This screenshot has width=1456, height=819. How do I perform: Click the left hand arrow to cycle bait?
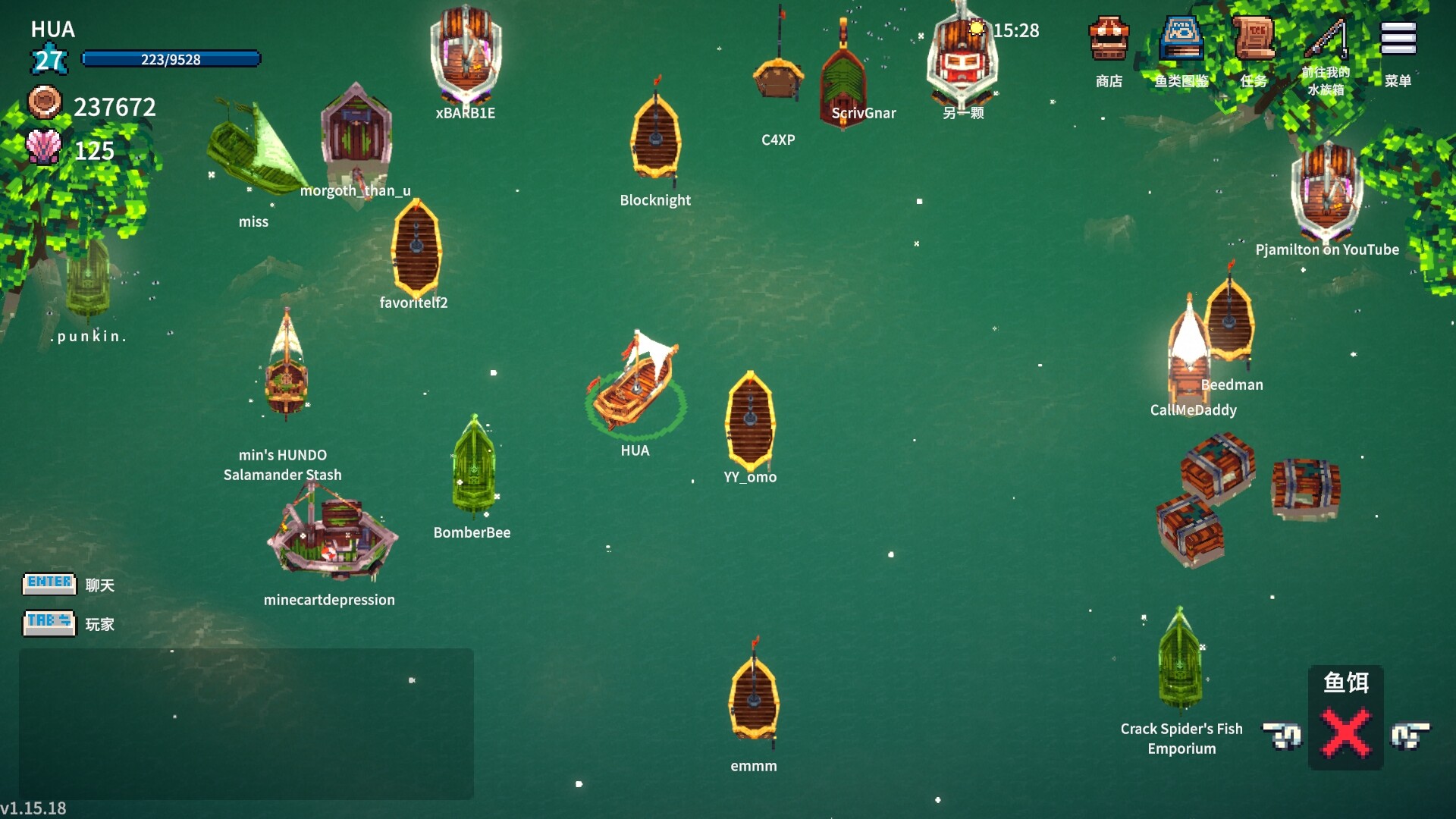coord(1284,736)
